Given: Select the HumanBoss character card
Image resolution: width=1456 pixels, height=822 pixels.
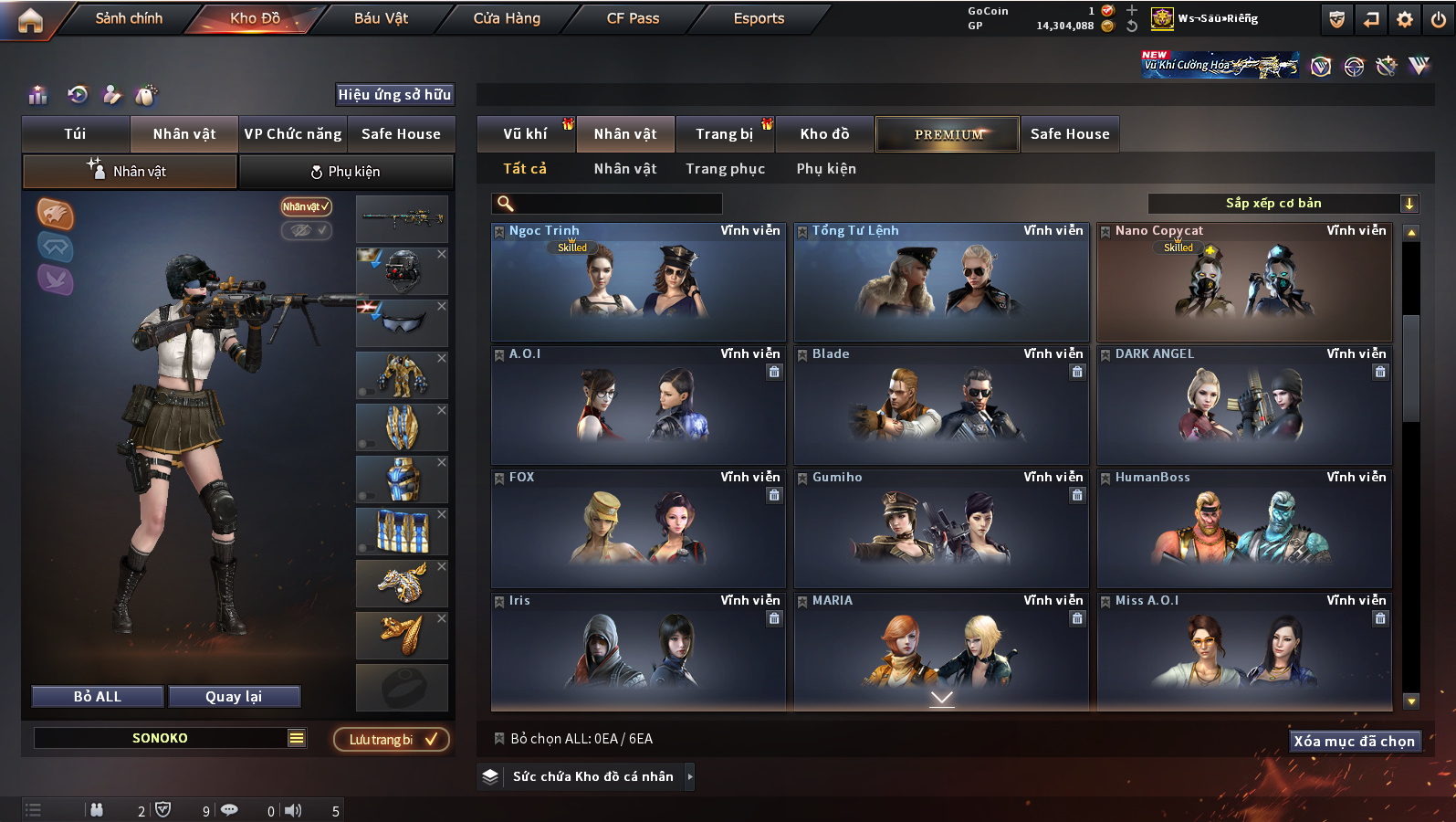Looking at the screenshot, I should pyautogui.click(x=1243, y=530).
